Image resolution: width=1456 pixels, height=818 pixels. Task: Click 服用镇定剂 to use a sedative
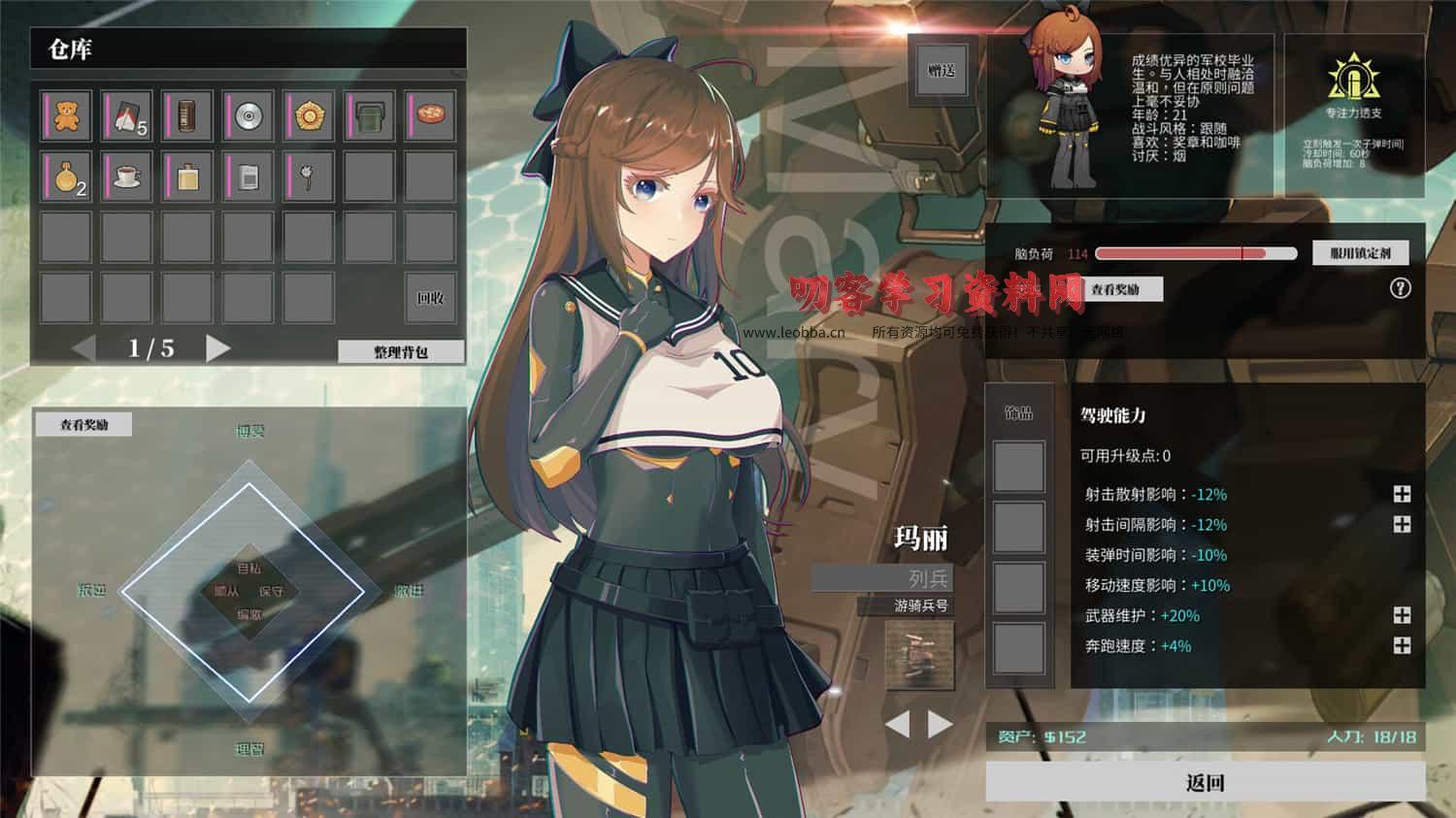click(1360, 252)
